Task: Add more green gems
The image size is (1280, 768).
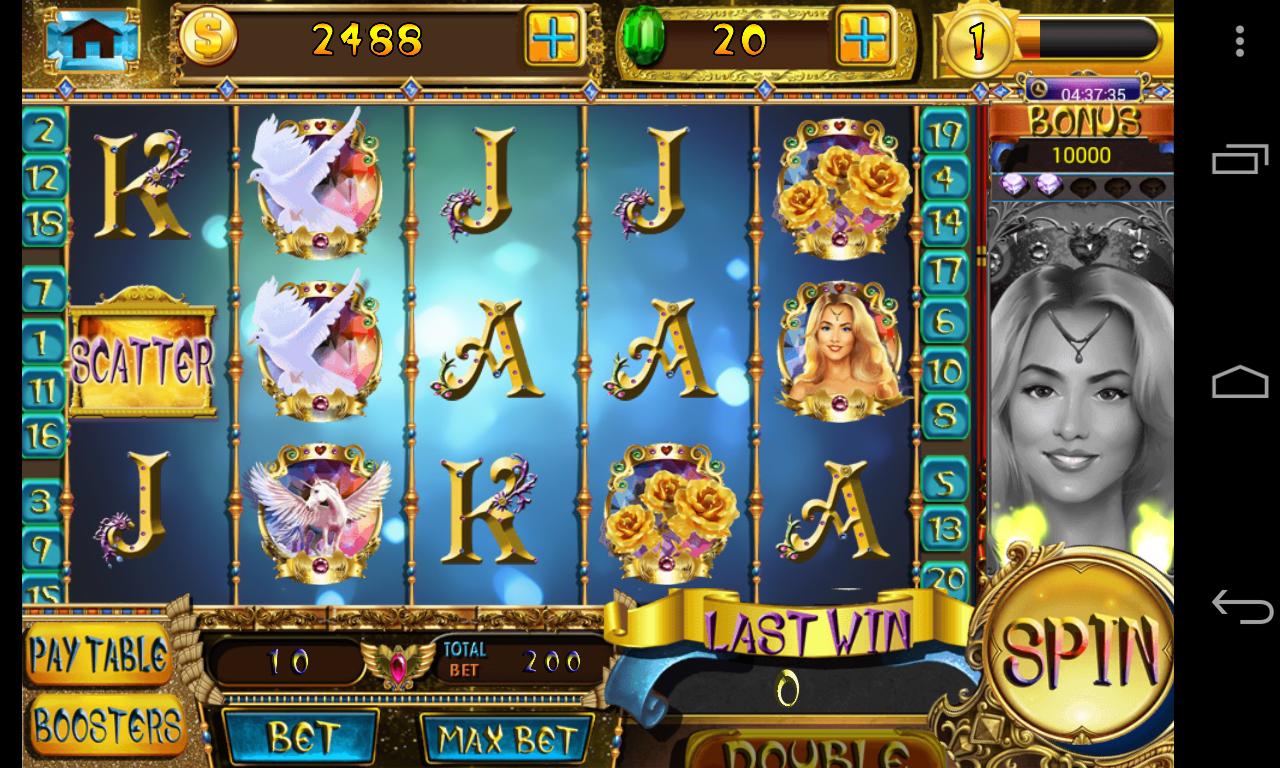Action: [x=865, y=39]
